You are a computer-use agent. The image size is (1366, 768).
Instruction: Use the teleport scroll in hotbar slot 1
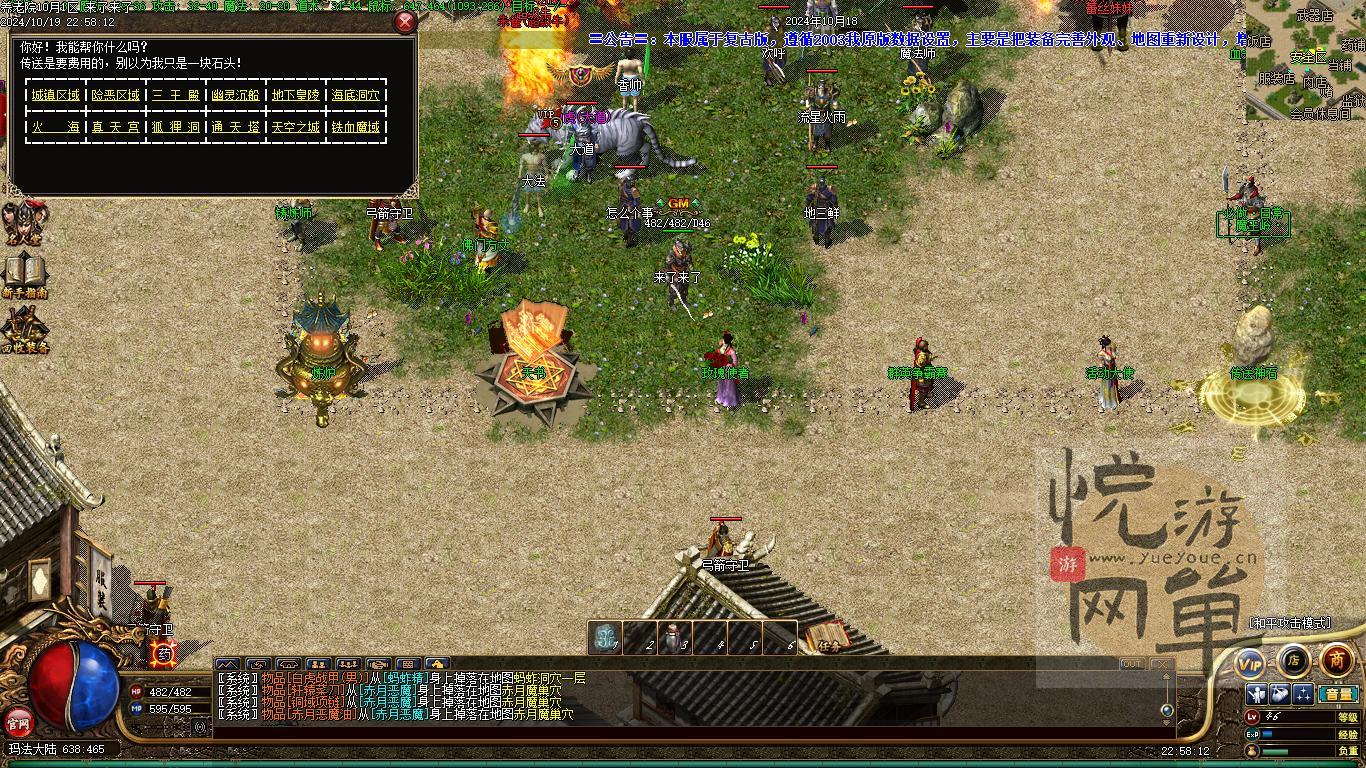[x=604, y=638]
